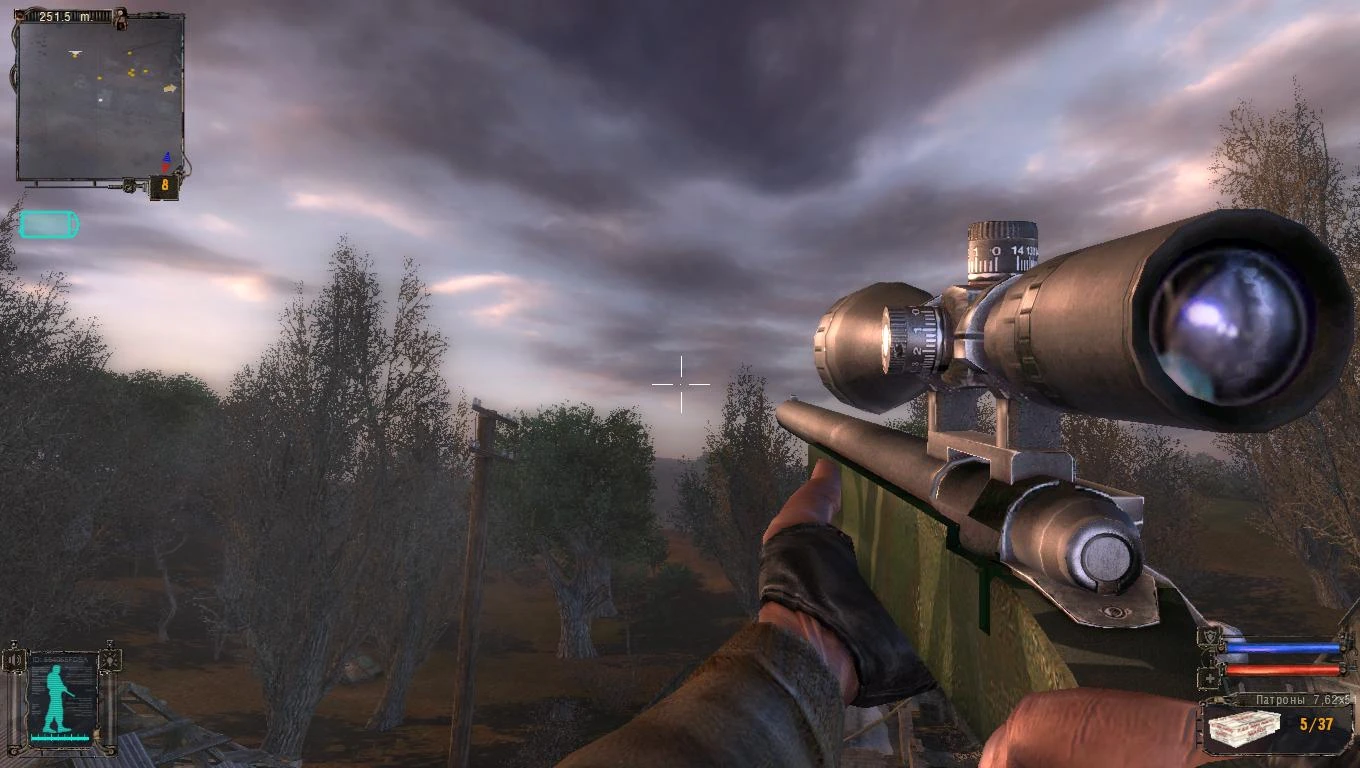Select the speaker noise indicator on the stalker panel
The image size is (1360, 768).
click(12, 659)
